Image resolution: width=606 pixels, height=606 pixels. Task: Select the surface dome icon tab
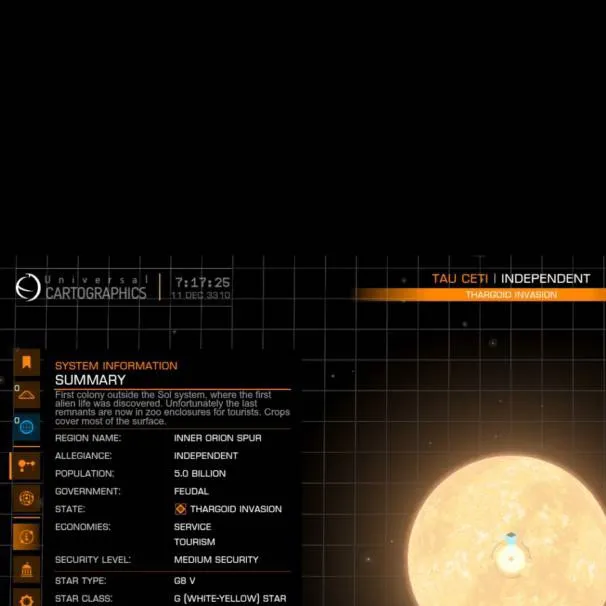(26, 394)
